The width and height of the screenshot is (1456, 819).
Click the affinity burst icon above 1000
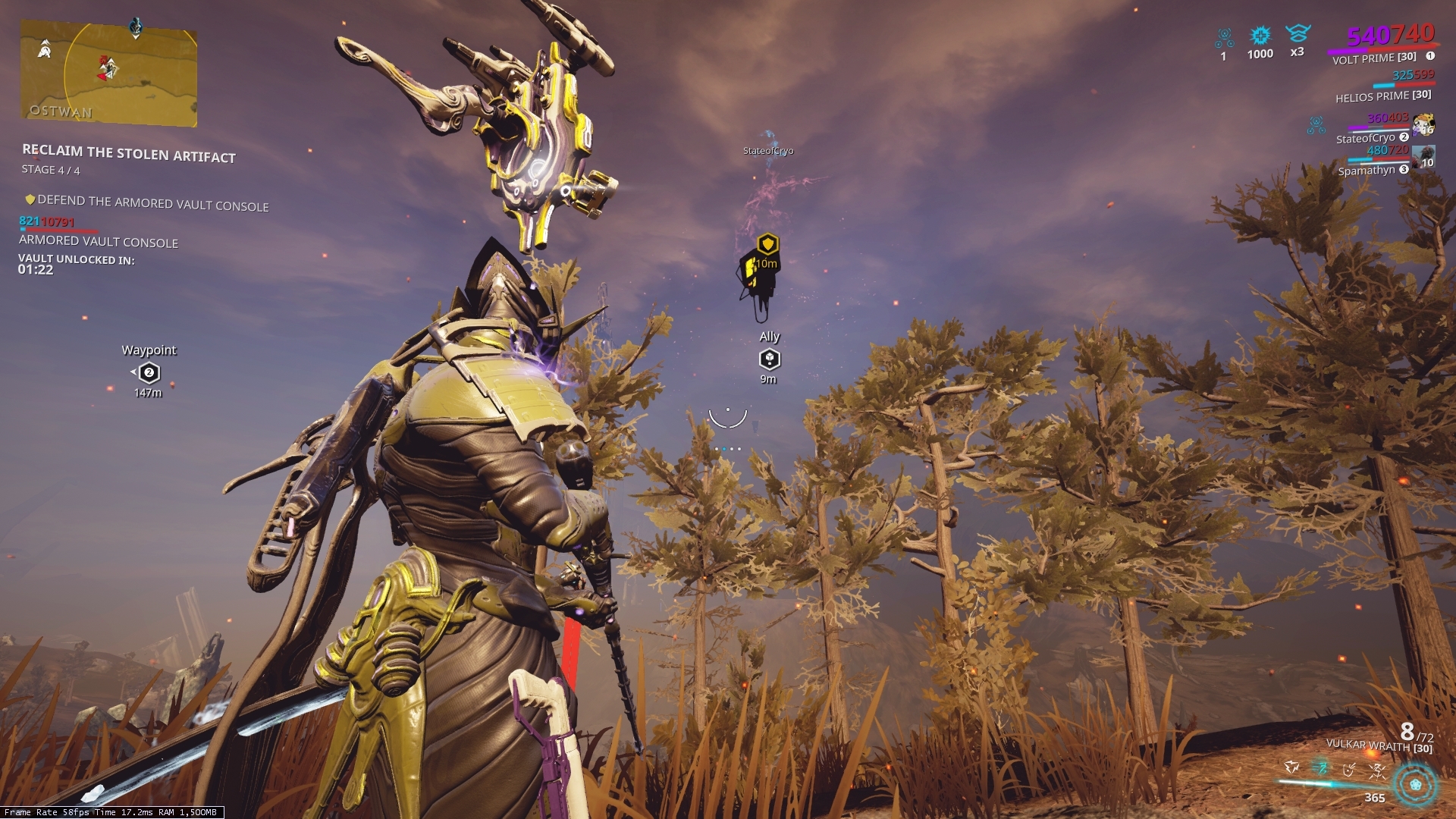pyautogui.click(x=1260, y=36)
